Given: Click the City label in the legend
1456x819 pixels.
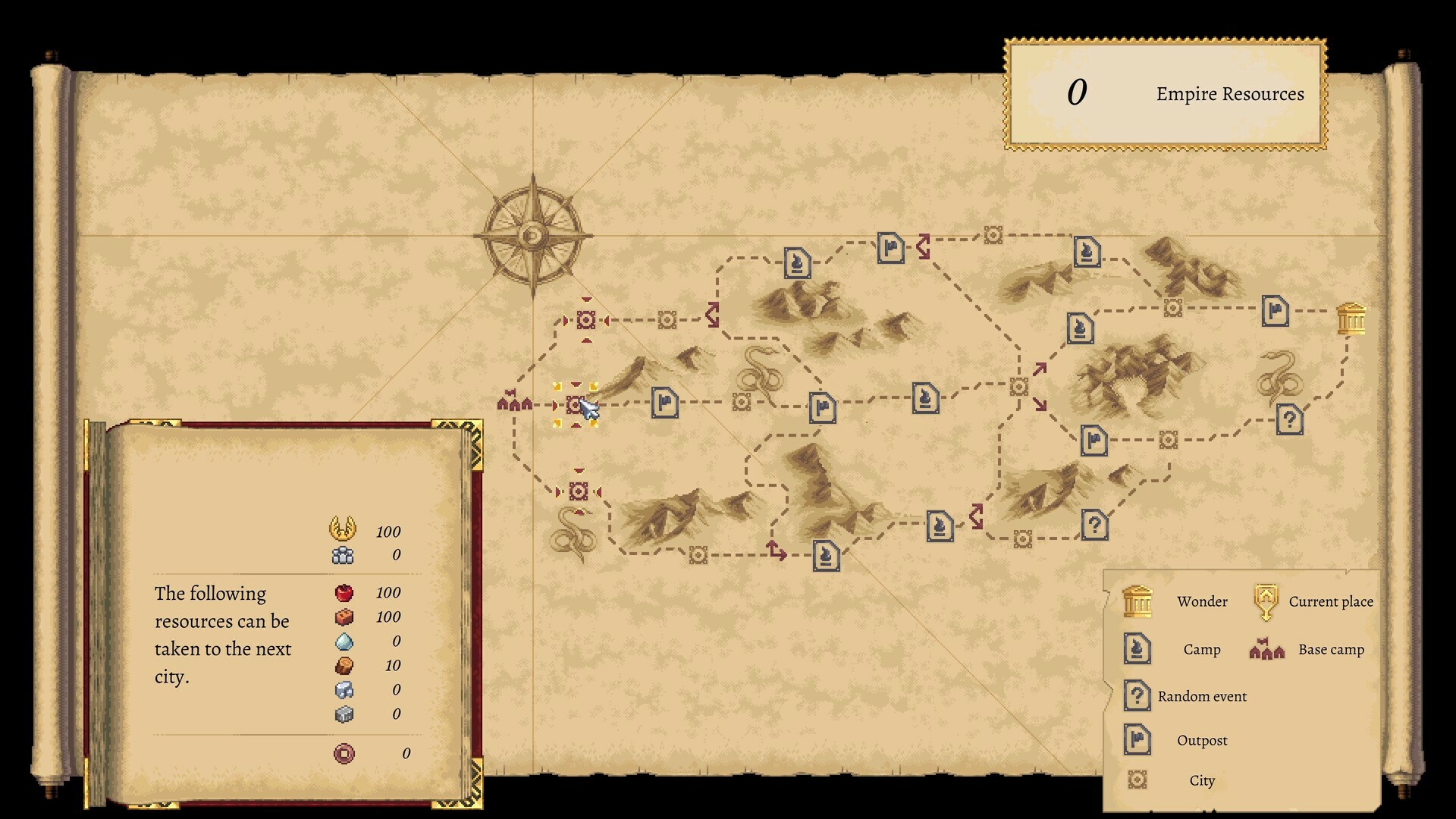Looking at the screenshot, I should coord(1201,780).
